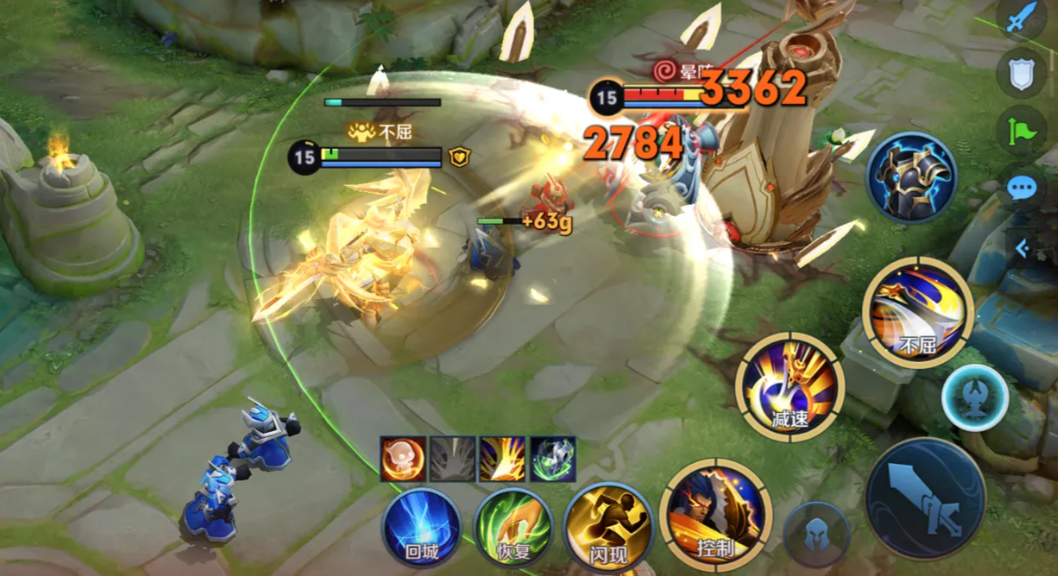Tap the sword basic attack button
Screen dimensions: 1058x576
pyautogui.click(x=925, y=498)
